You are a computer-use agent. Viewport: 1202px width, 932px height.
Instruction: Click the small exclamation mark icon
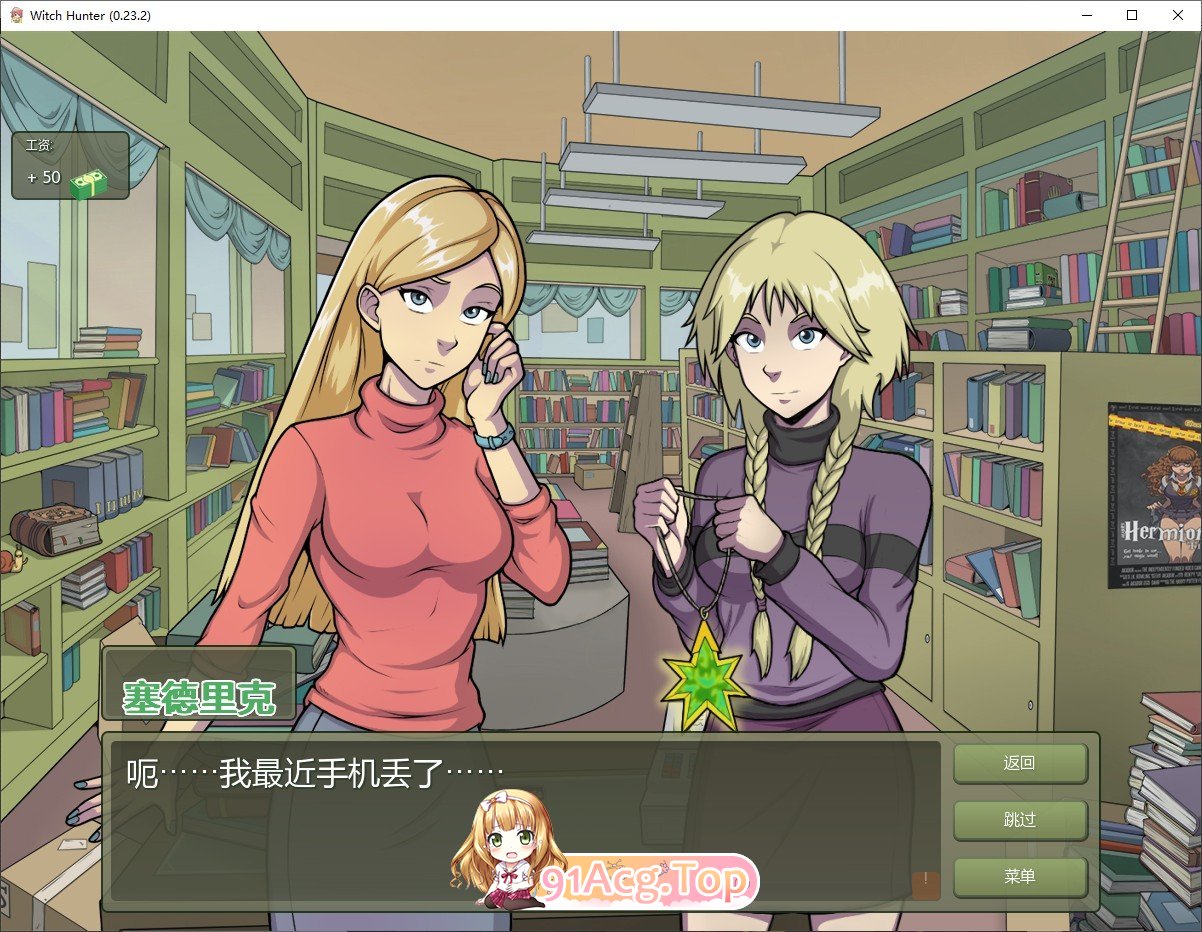click(x=926, y=884)
